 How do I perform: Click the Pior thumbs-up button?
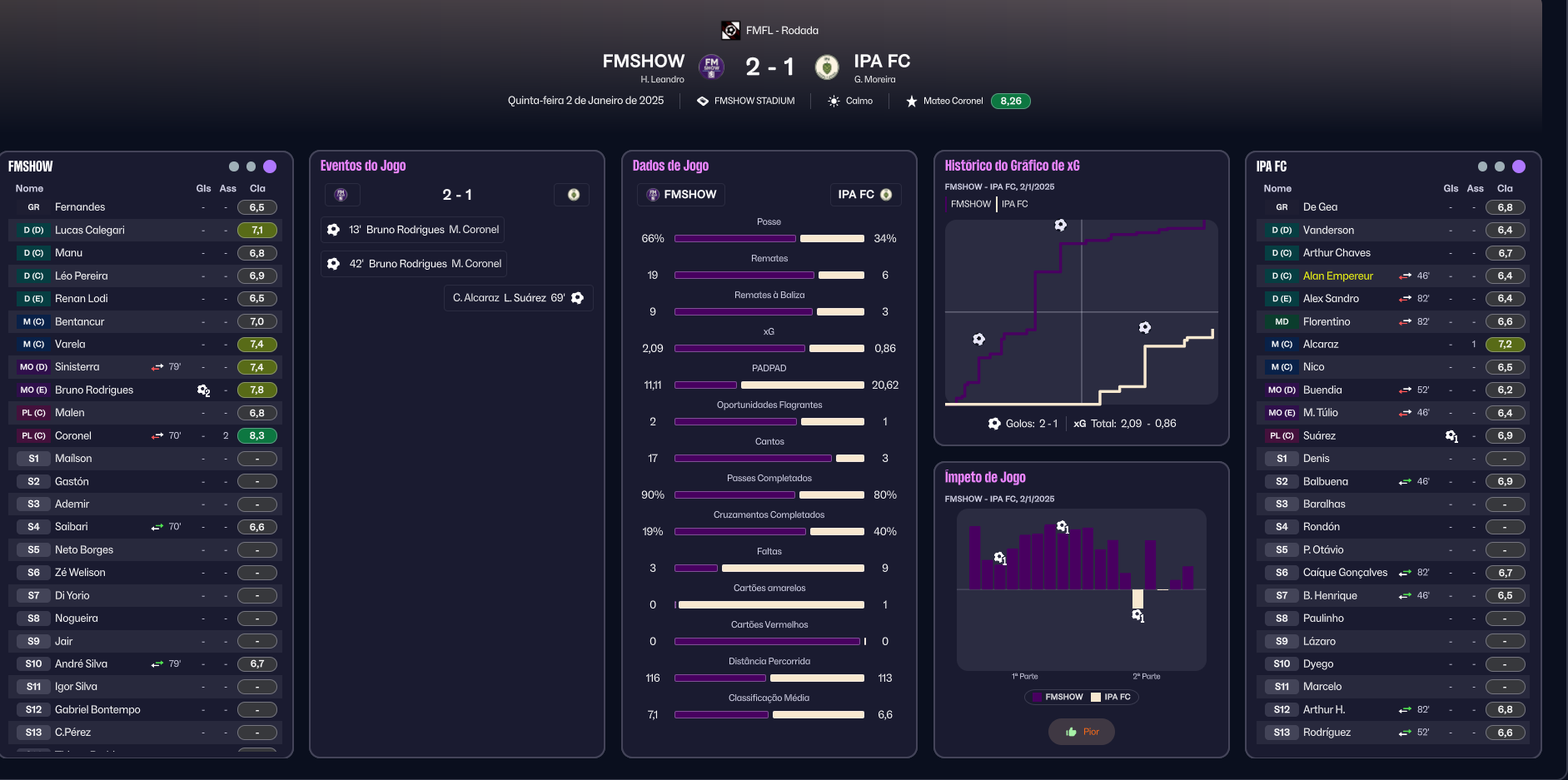coord(1082,732)
